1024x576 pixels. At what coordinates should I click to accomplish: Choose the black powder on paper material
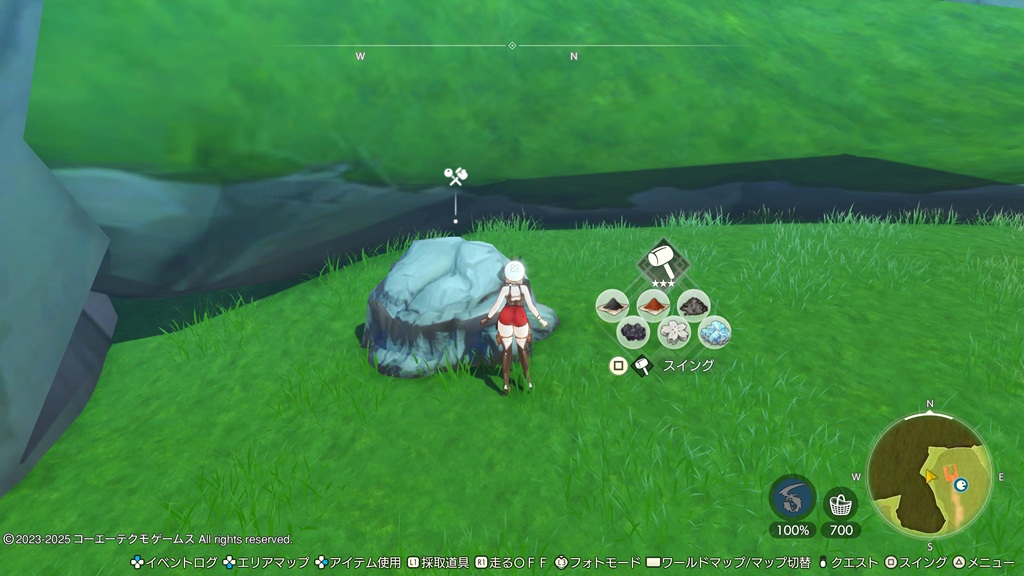612,304
